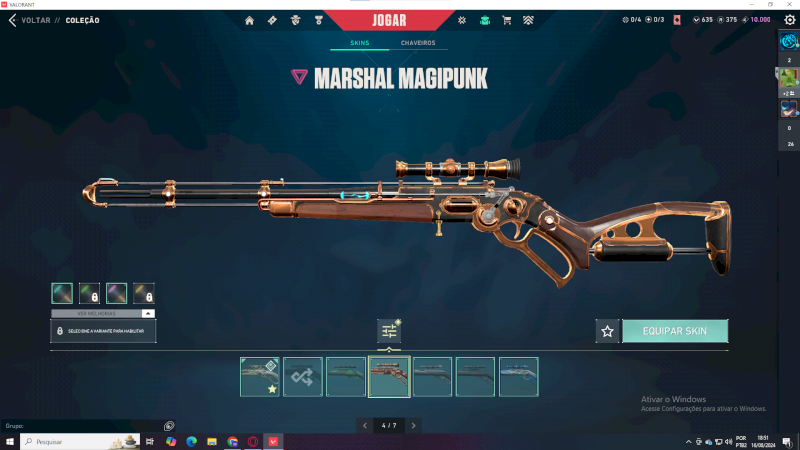Open the skin filter sliders button
Screen dimensions: 800x450
click(389, 331)
